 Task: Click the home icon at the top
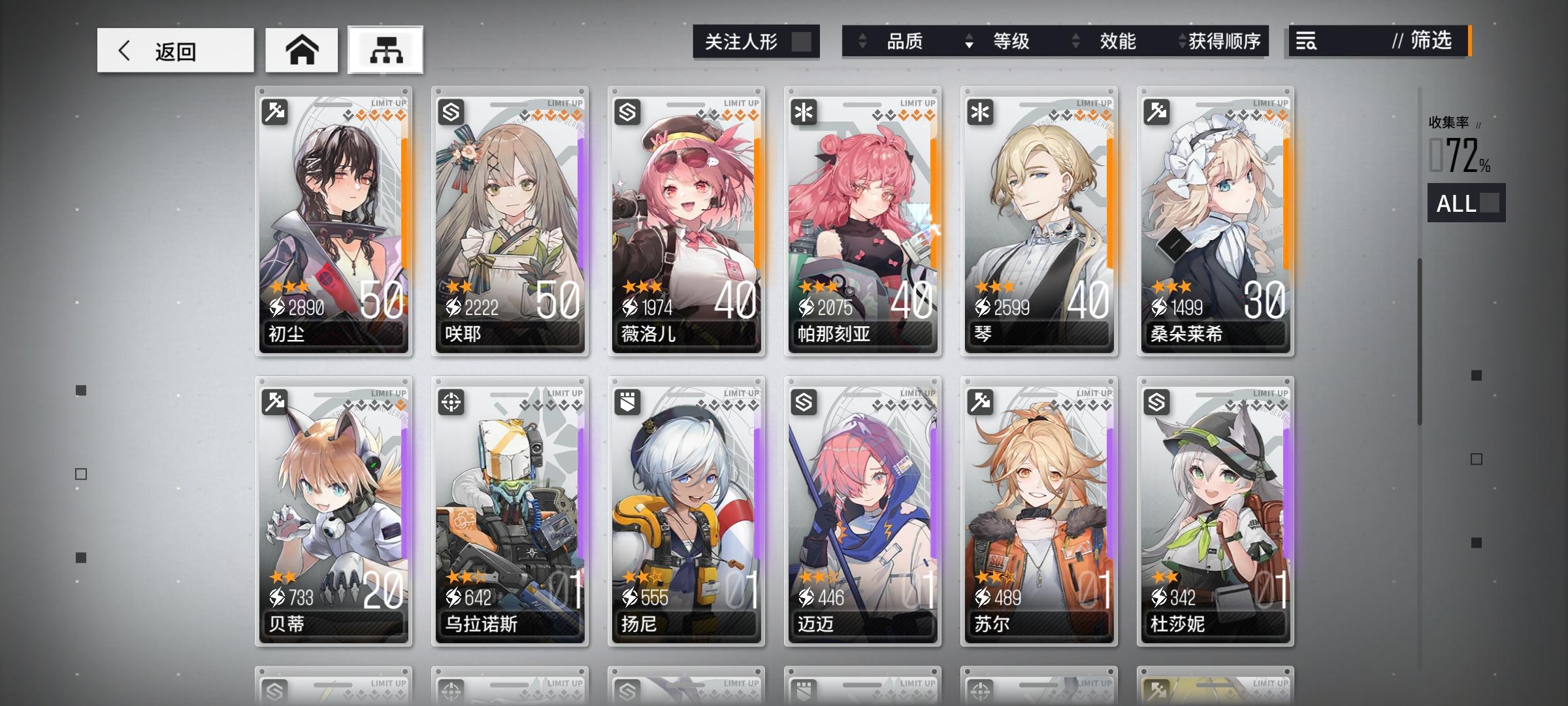[x=301, y=50]
